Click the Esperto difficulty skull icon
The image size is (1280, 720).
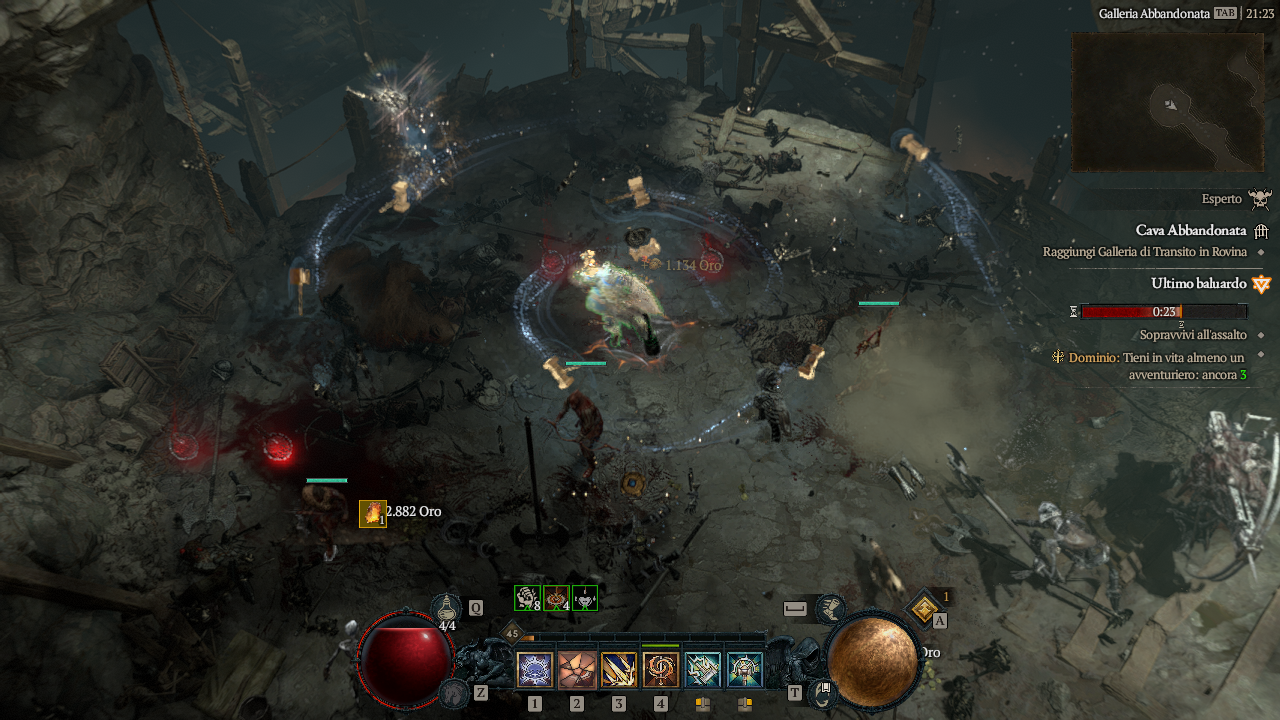[1259, 199]
